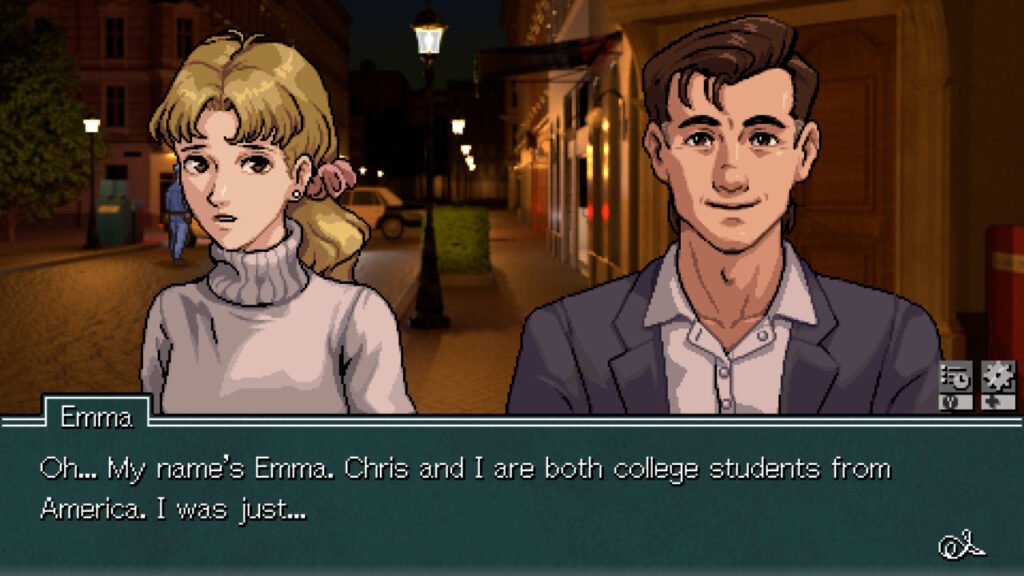Advance dialogue with the squiggle continue indicator

(x=961, y=545)
